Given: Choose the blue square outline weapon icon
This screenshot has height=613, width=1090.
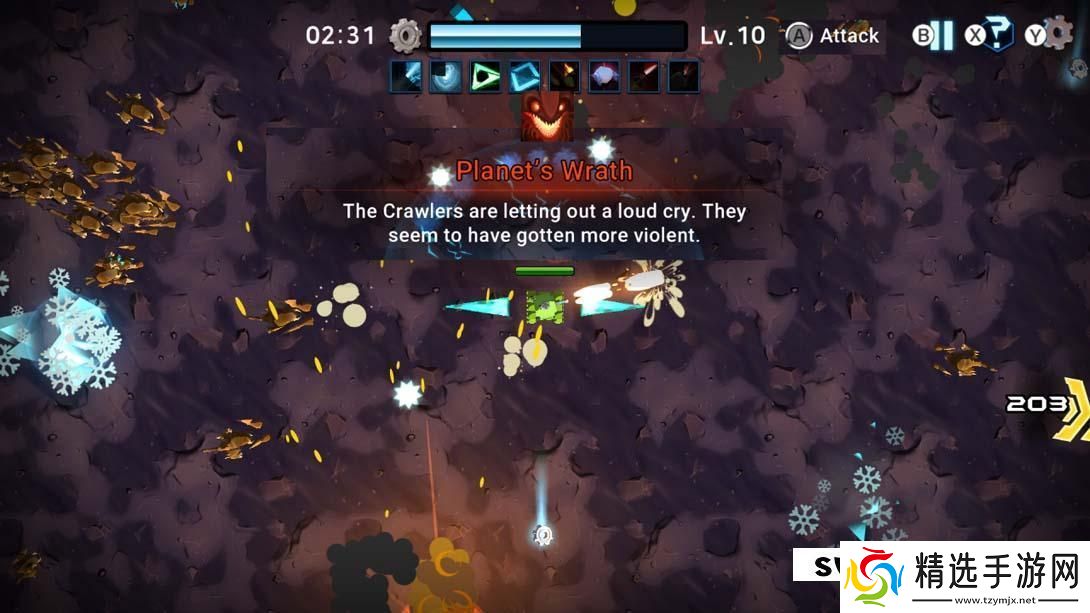Looking at the screenshot, I should [x=525, y=76].
